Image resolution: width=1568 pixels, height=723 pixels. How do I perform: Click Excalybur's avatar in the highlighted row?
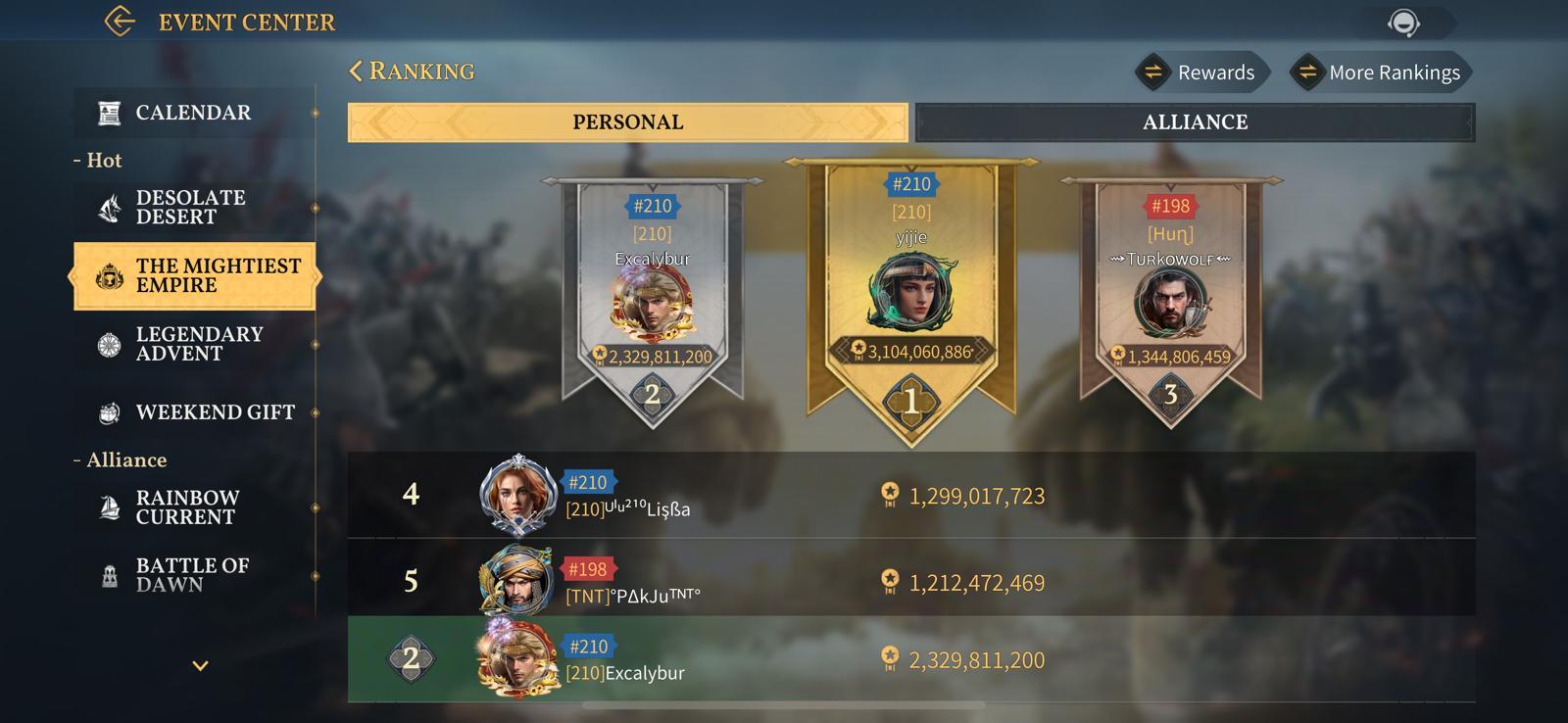click(x=516, y=659)
